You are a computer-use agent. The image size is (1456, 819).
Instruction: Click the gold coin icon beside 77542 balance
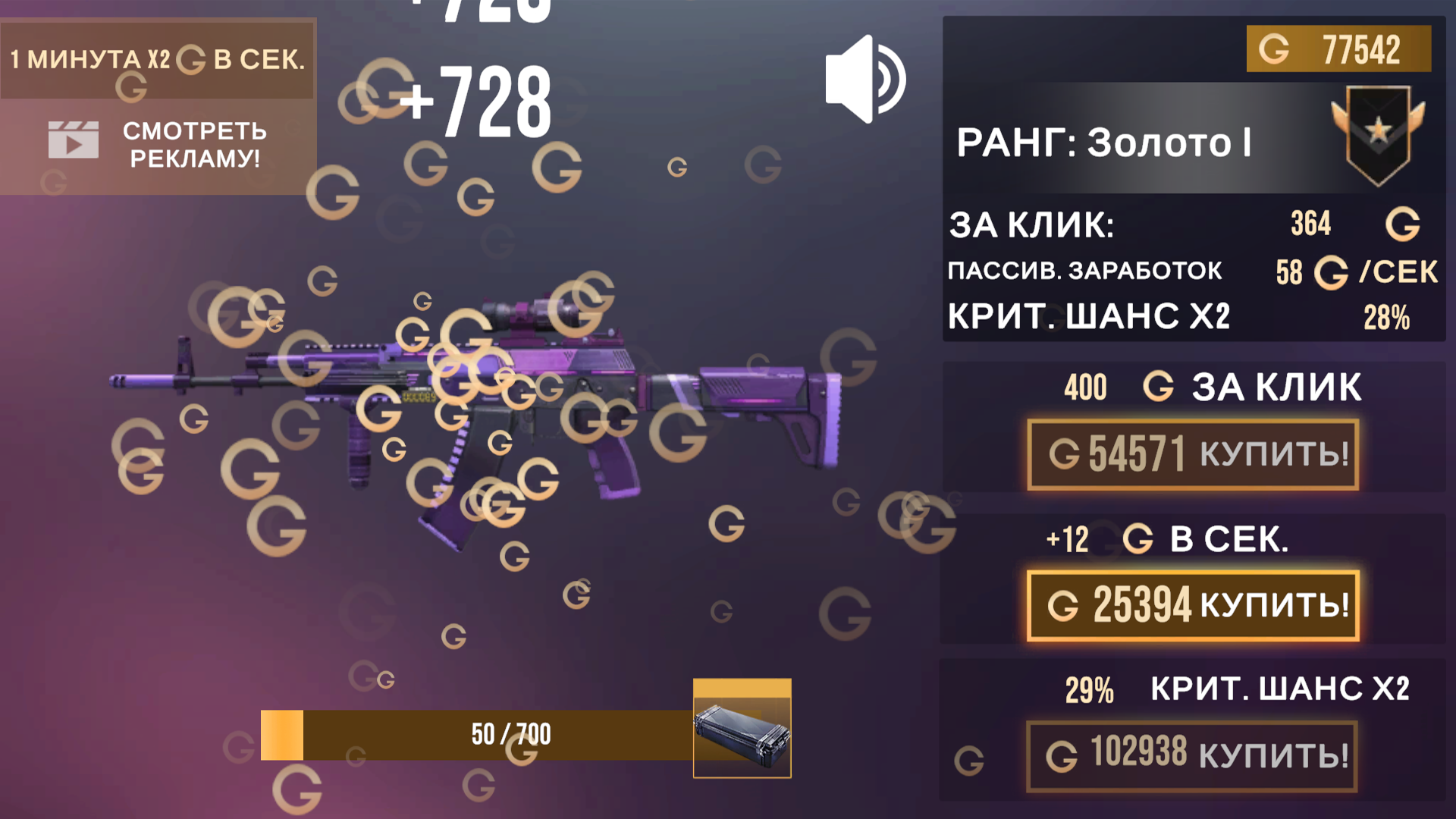coord(1273,50)
